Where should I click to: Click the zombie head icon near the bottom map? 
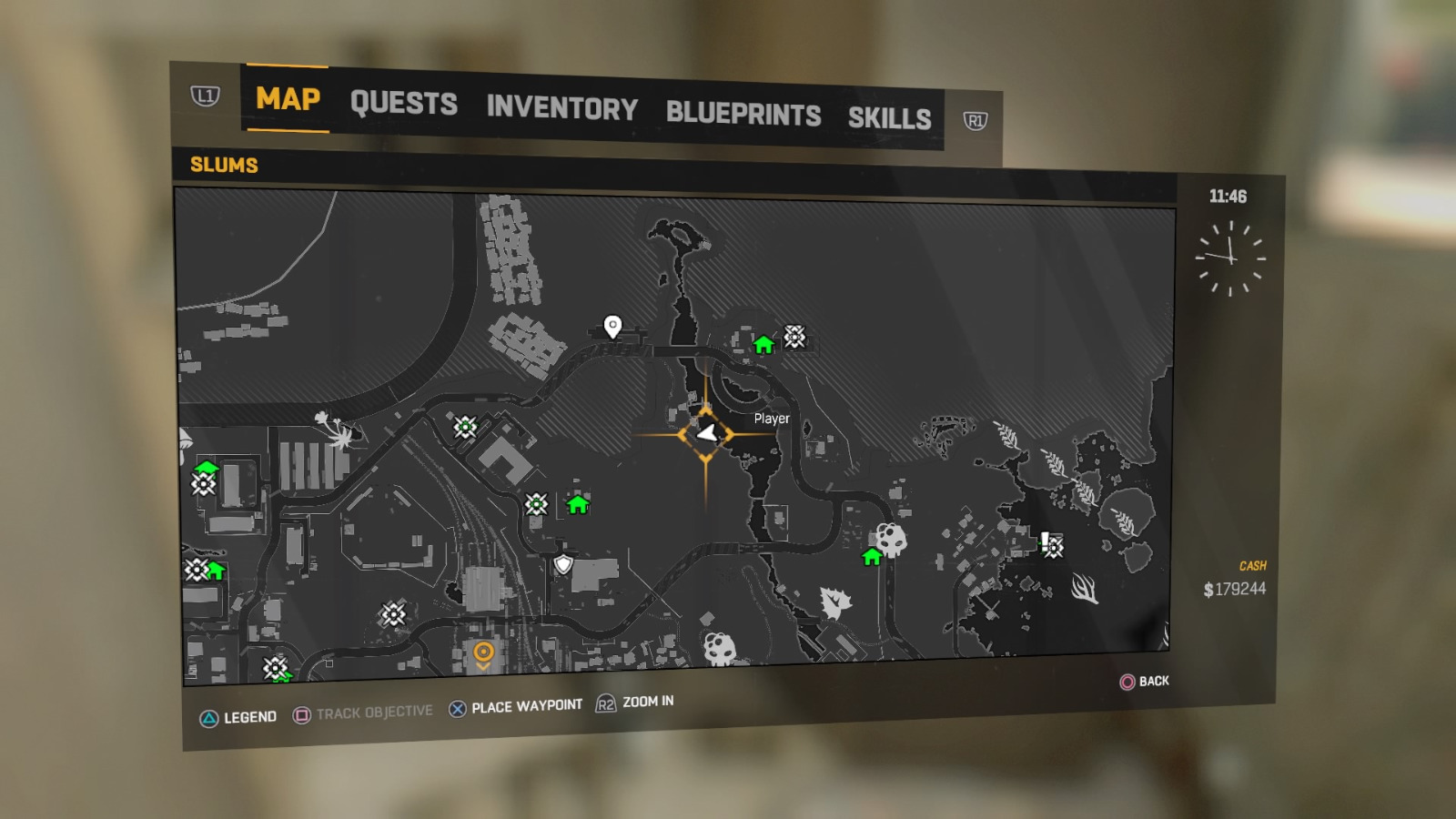(x=718, y=649)
